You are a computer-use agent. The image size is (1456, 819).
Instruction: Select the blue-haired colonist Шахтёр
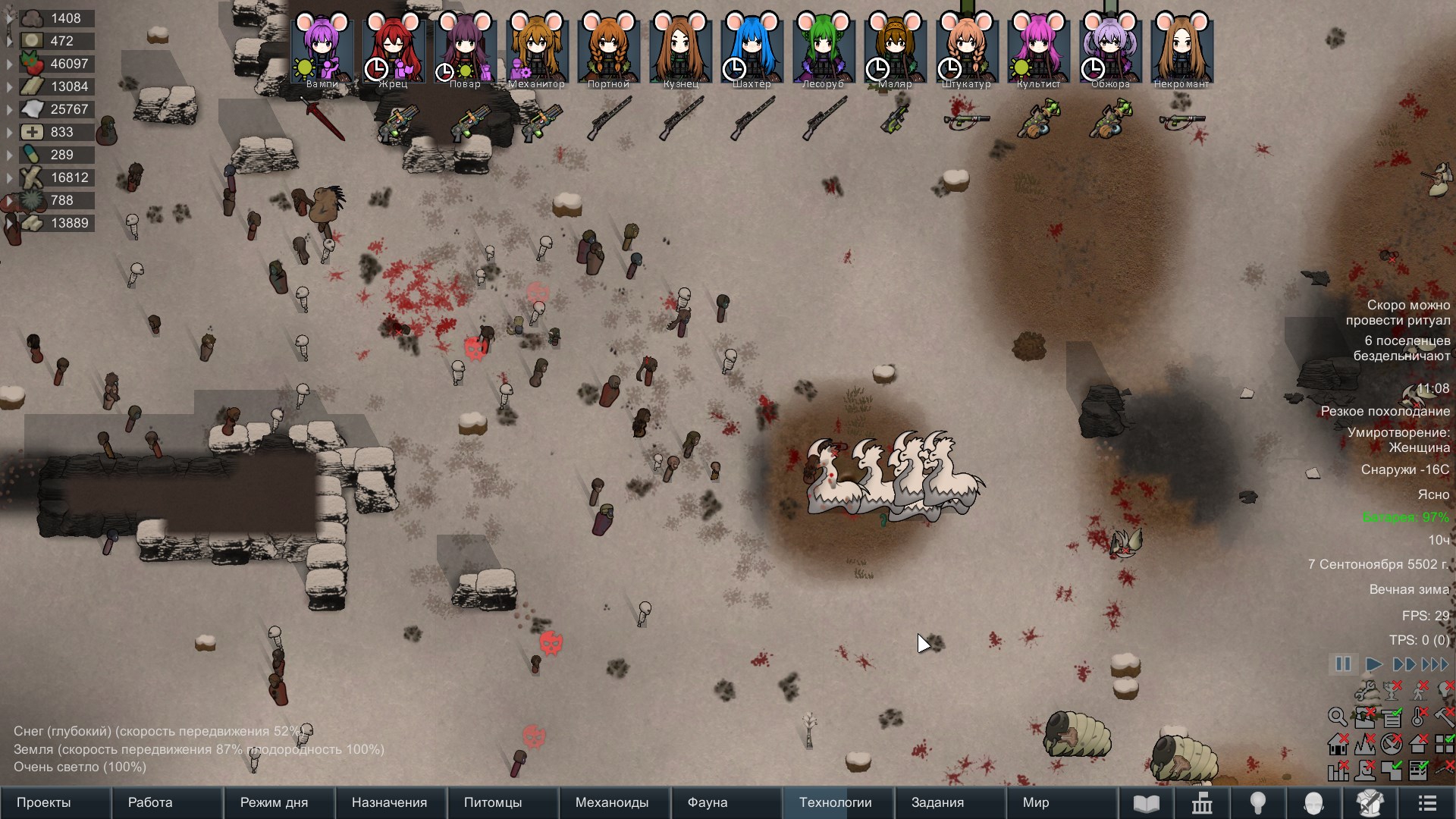click(x=752, y=49)
